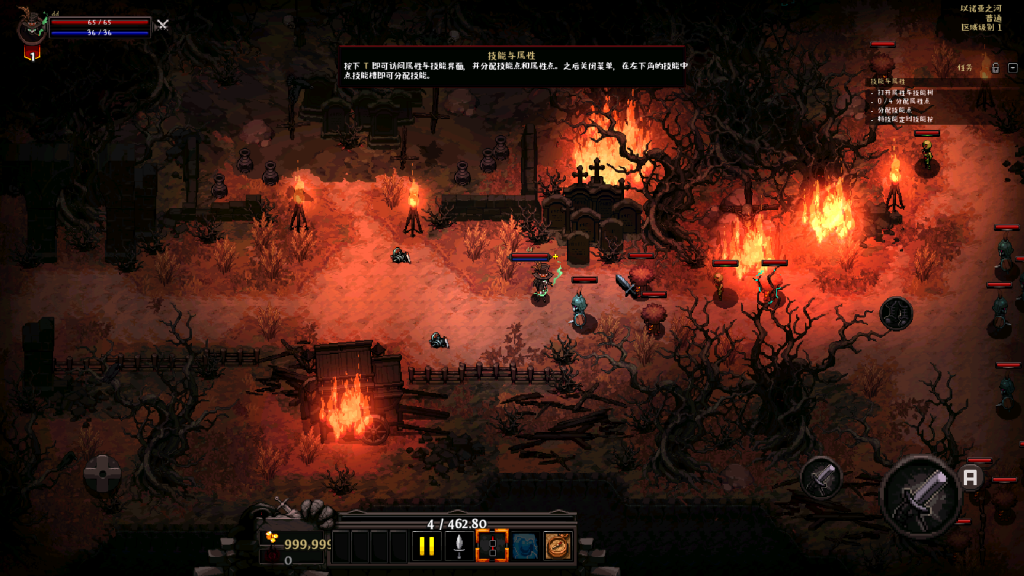1024x576 pixels.
Task: Select the 技能与属性 quest entry
Action: [888, 80]
